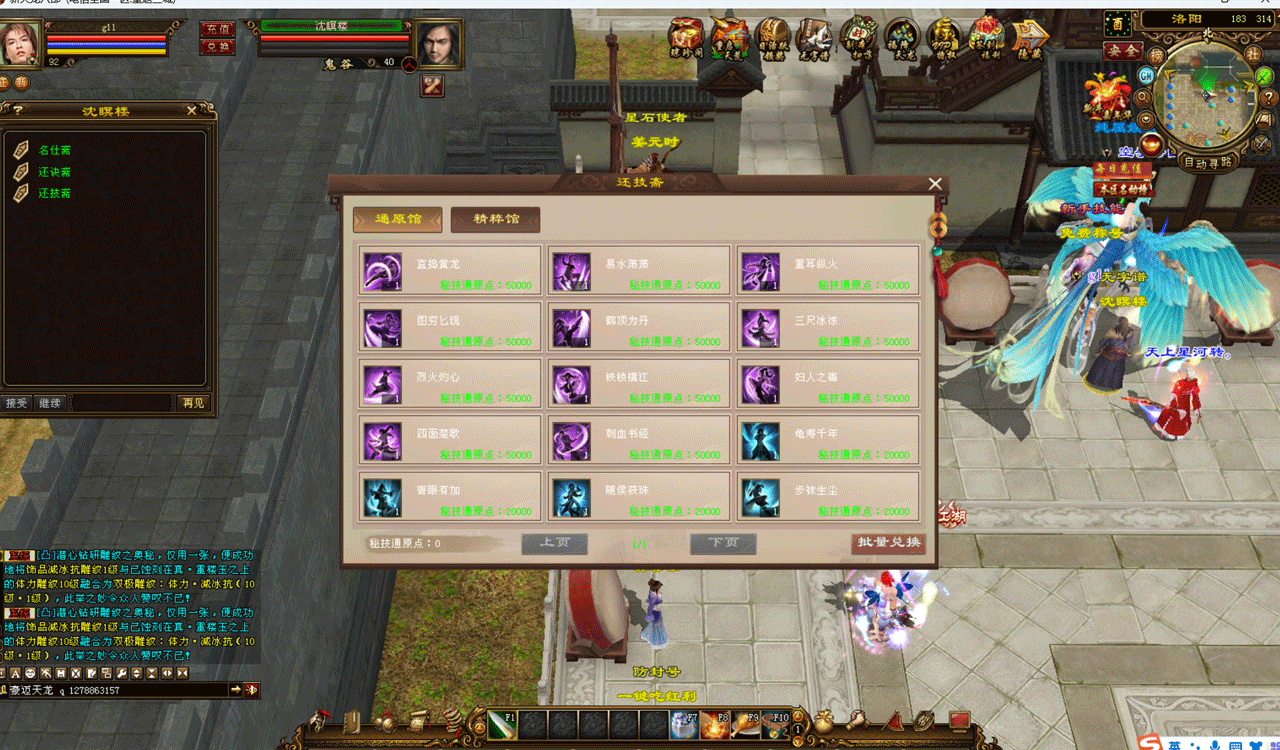
Task: Choose the 直捣黄龙 skill entry
Action: pos(450,271)
